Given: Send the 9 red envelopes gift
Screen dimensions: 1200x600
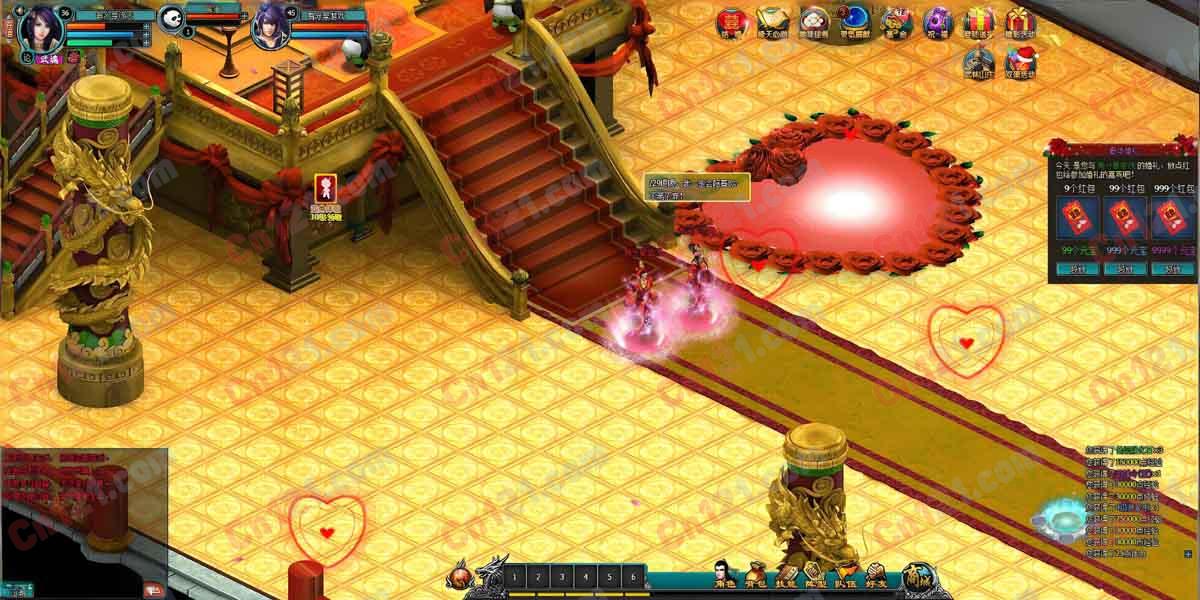Looking at the screenshot, I should point(1077,268).
